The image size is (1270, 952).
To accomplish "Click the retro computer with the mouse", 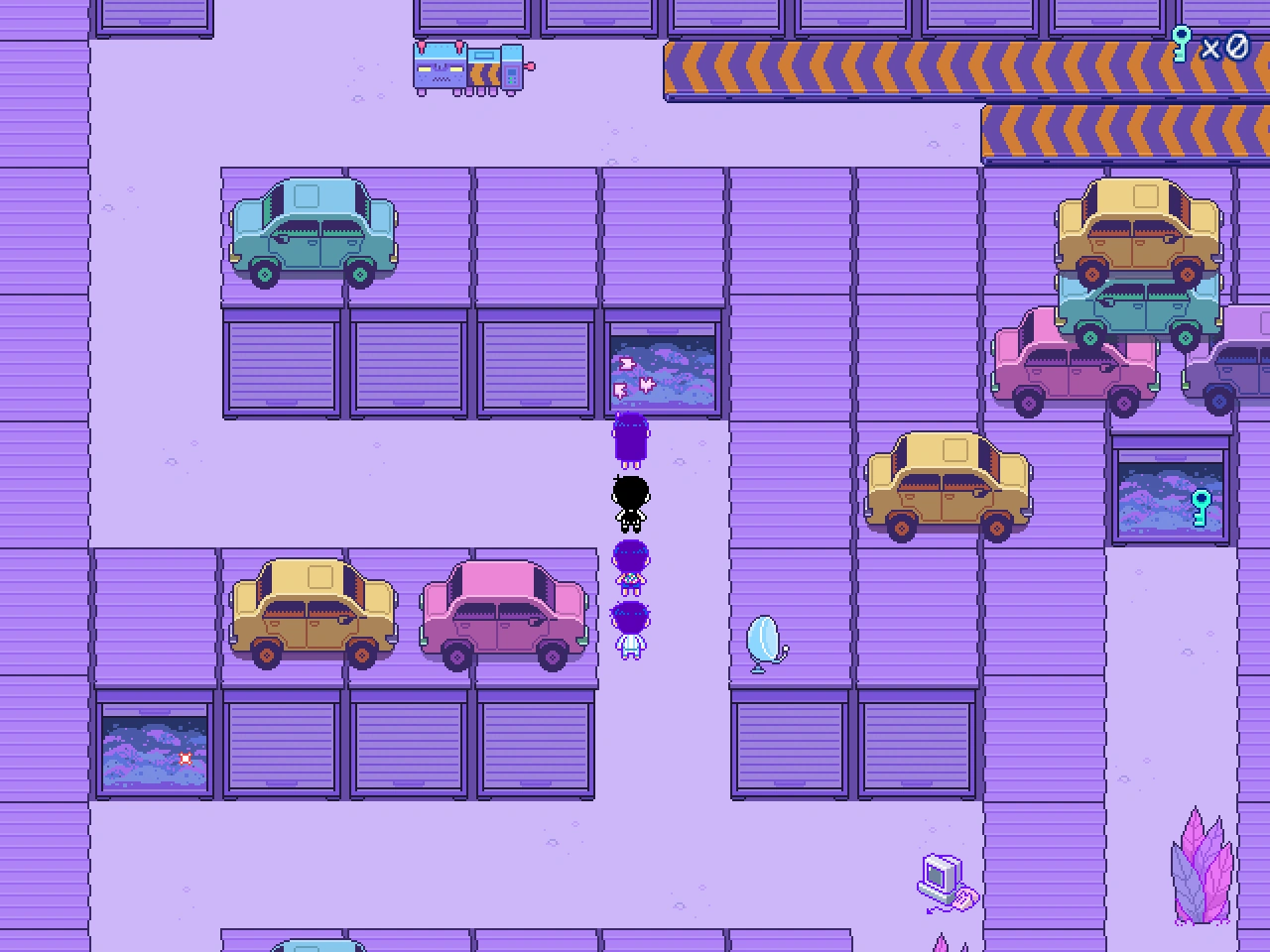I will pos(941,878).
